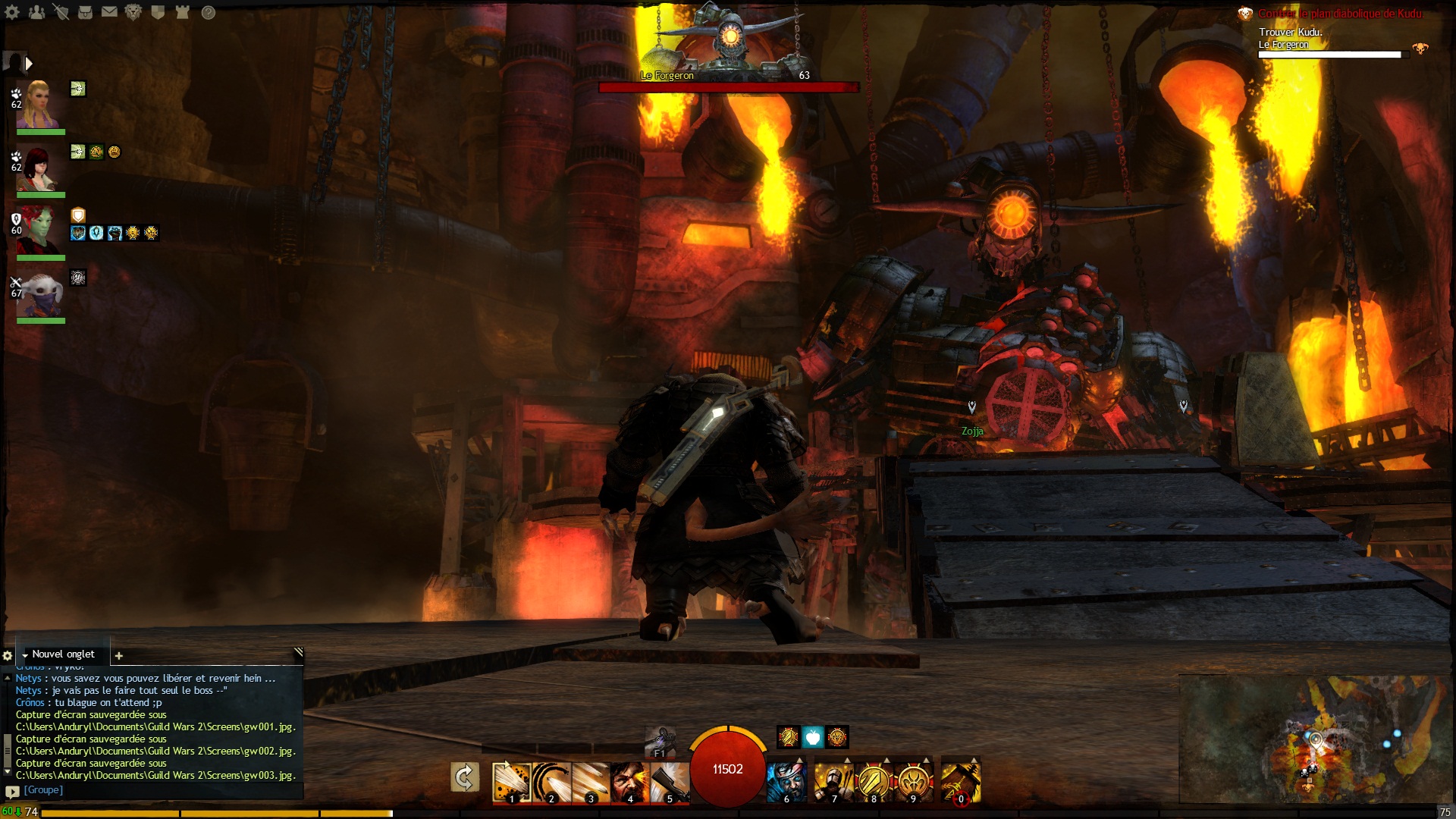Select the green-skinned party member portrait
Viewport: 1456px width, 819px height.
point(38,231)
